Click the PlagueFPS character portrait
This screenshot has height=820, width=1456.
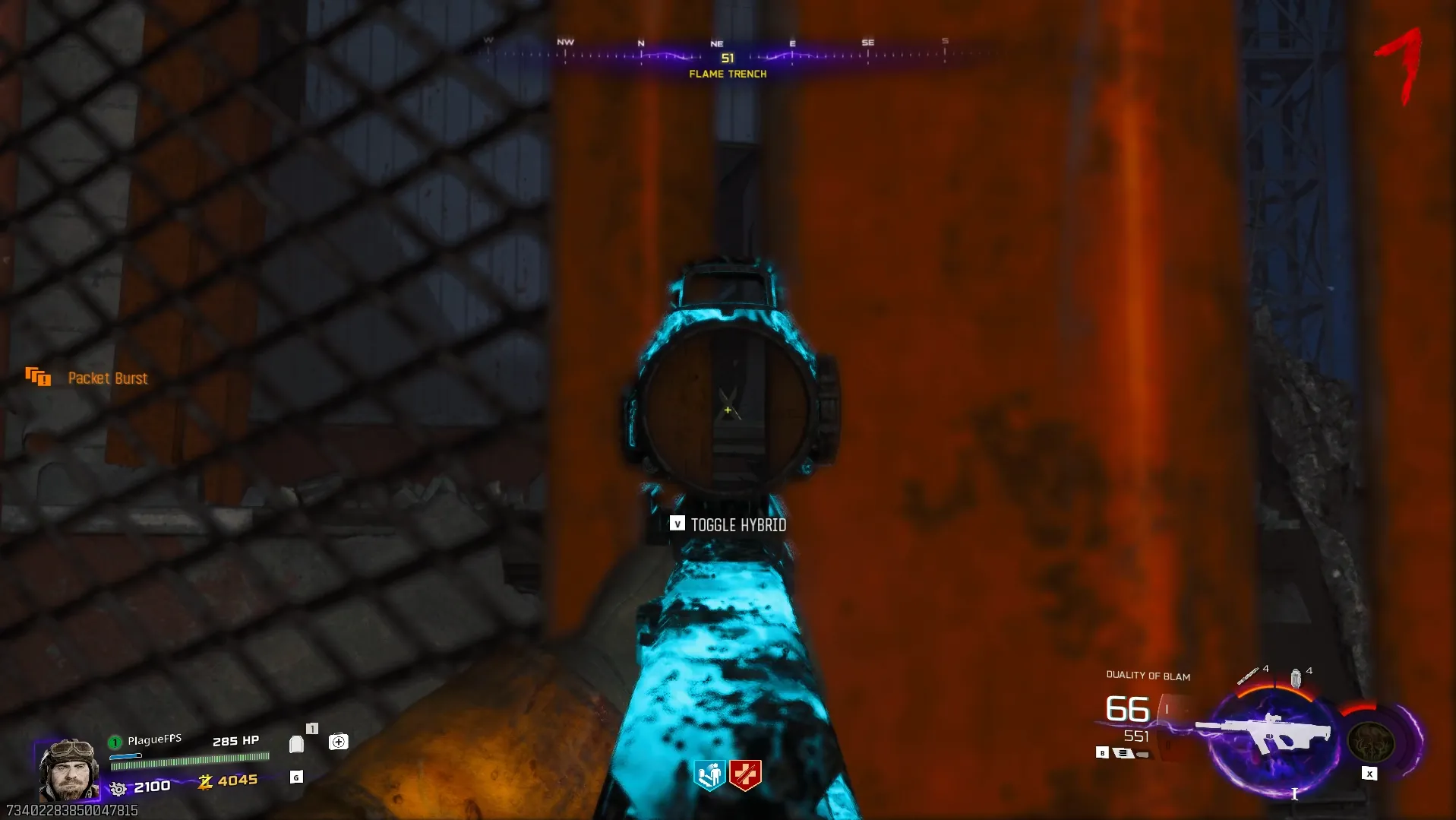69,771
